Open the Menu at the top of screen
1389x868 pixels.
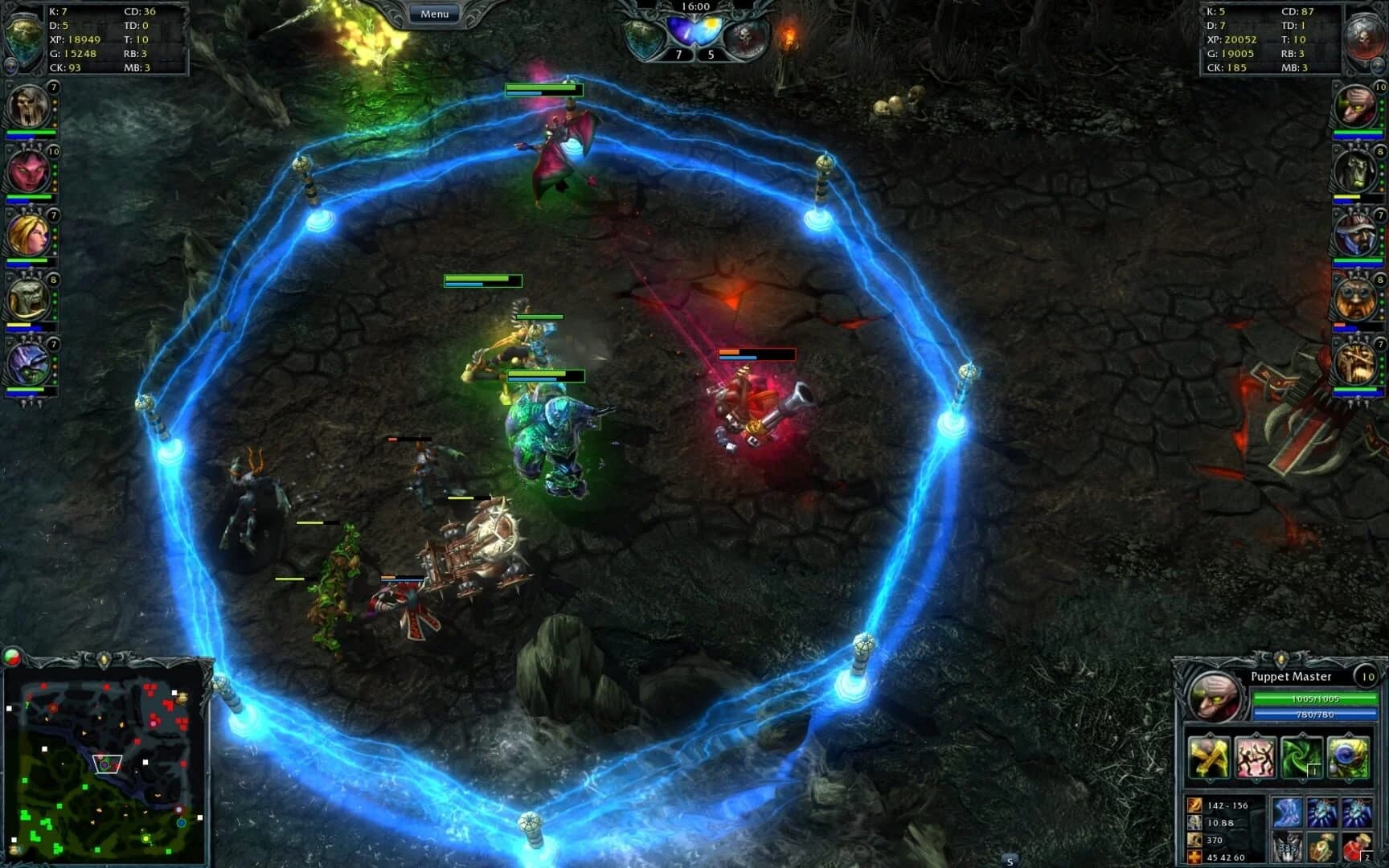[434, 13]
